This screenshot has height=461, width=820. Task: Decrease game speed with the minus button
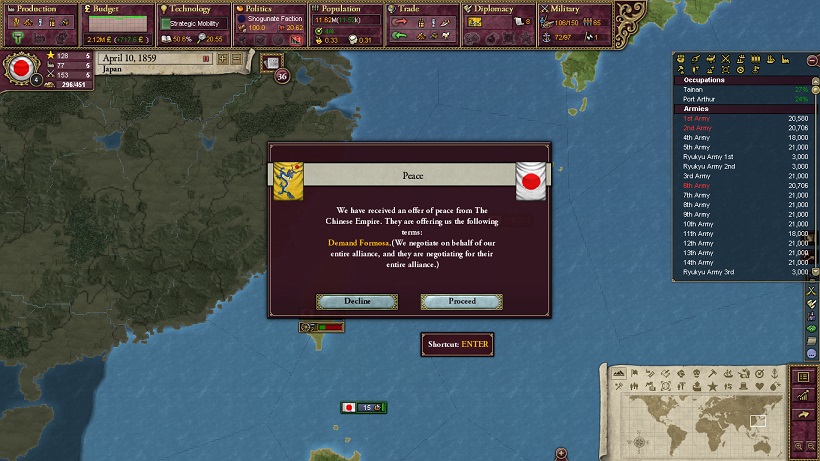pyautogui.click(x=235, y=59)
